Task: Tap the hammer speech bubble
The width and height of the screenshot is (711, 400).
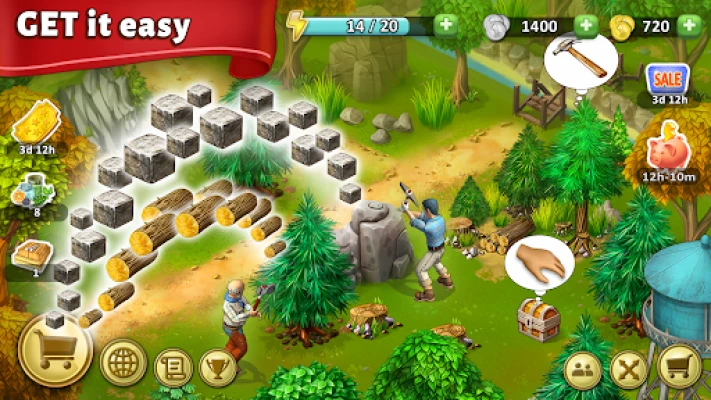Action: pos(579,59)
